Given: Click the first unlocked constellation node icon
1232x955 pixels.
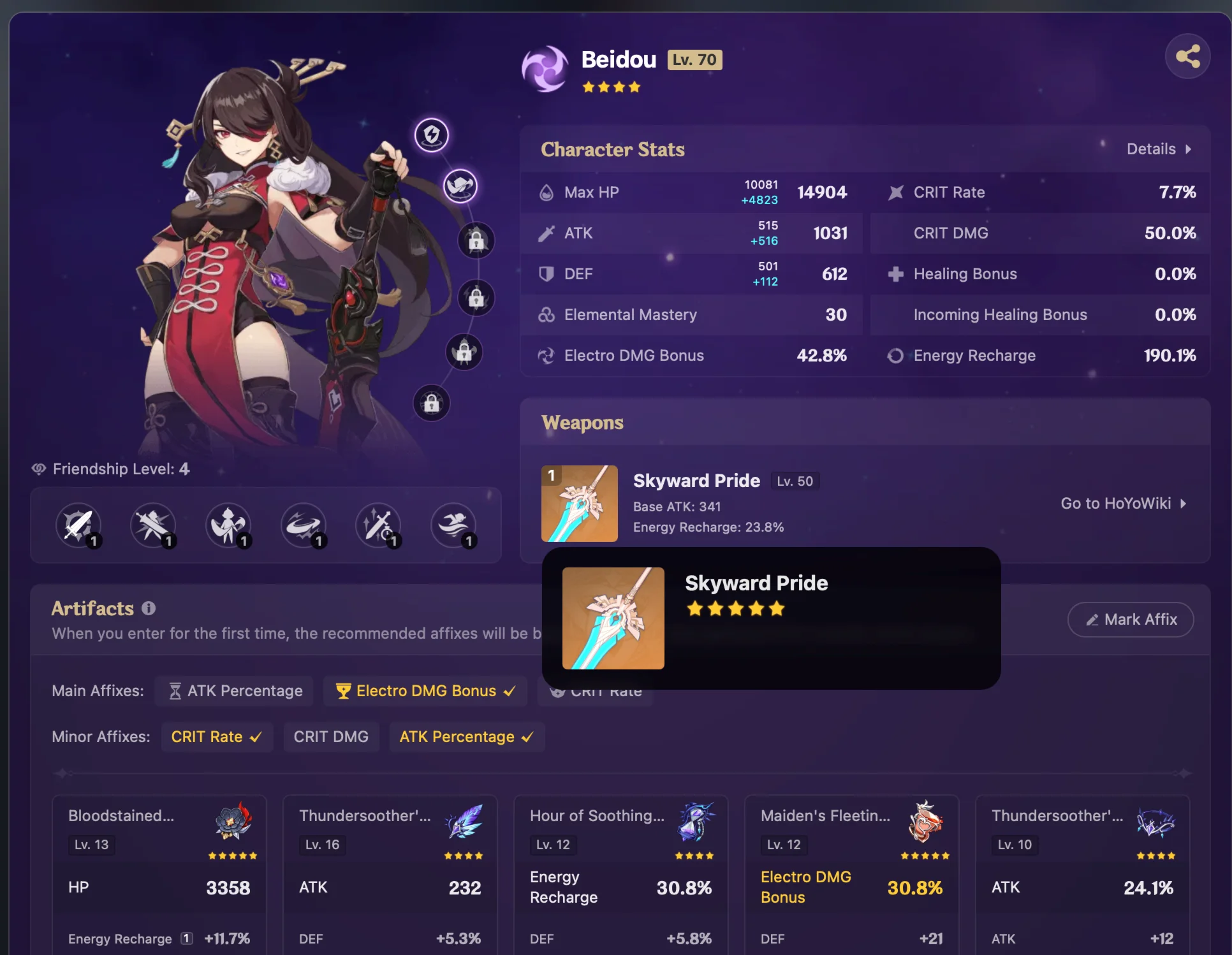Looking at the screenshot, I should point(432,135).
